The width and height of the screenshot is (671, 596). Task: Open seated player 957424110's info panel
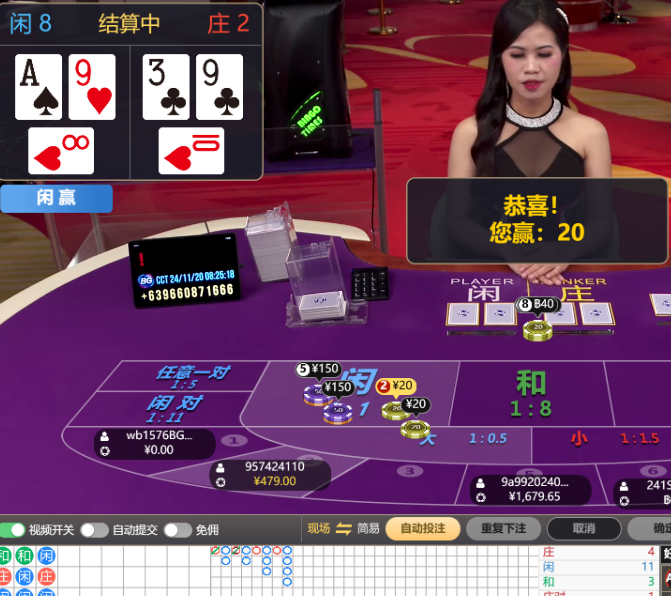pyautogui.click(x=269, y=474)
